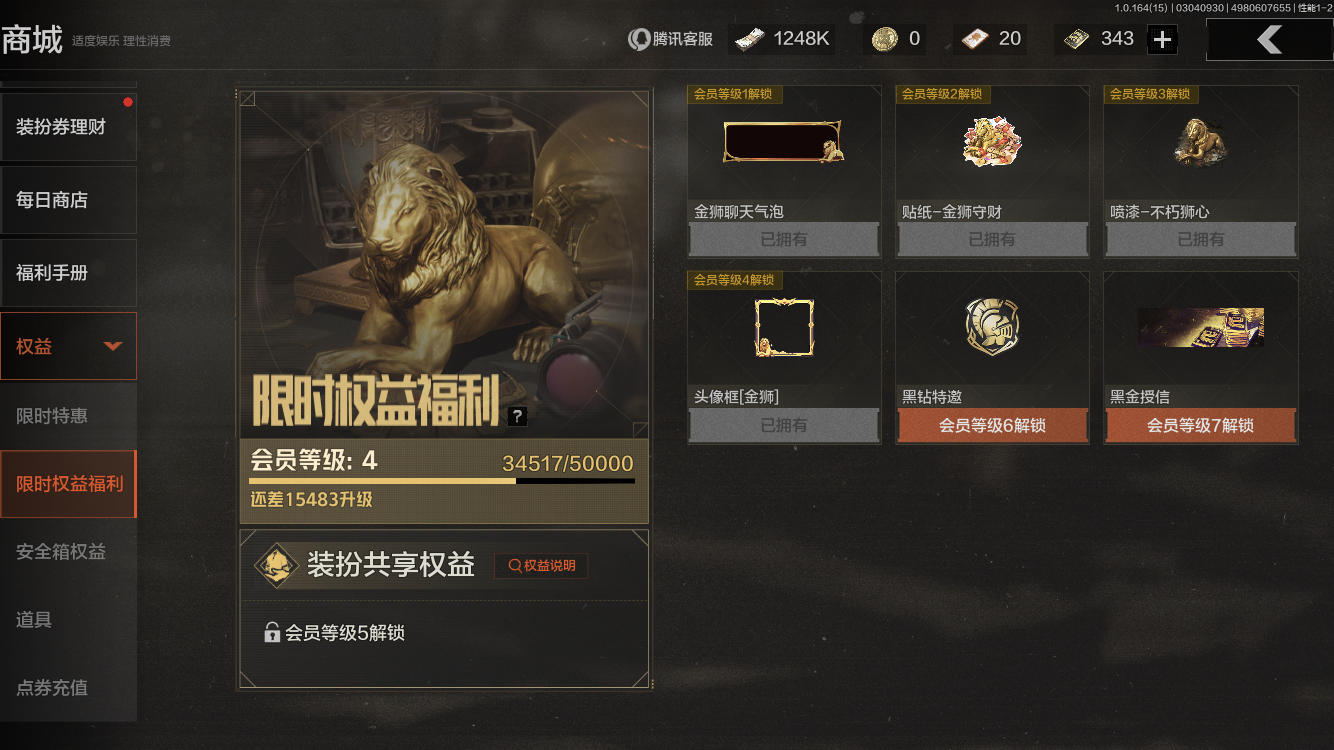1334x750 pixels.
Task: Switch to the 每日商店 tab
Action: tap(68, 199)
